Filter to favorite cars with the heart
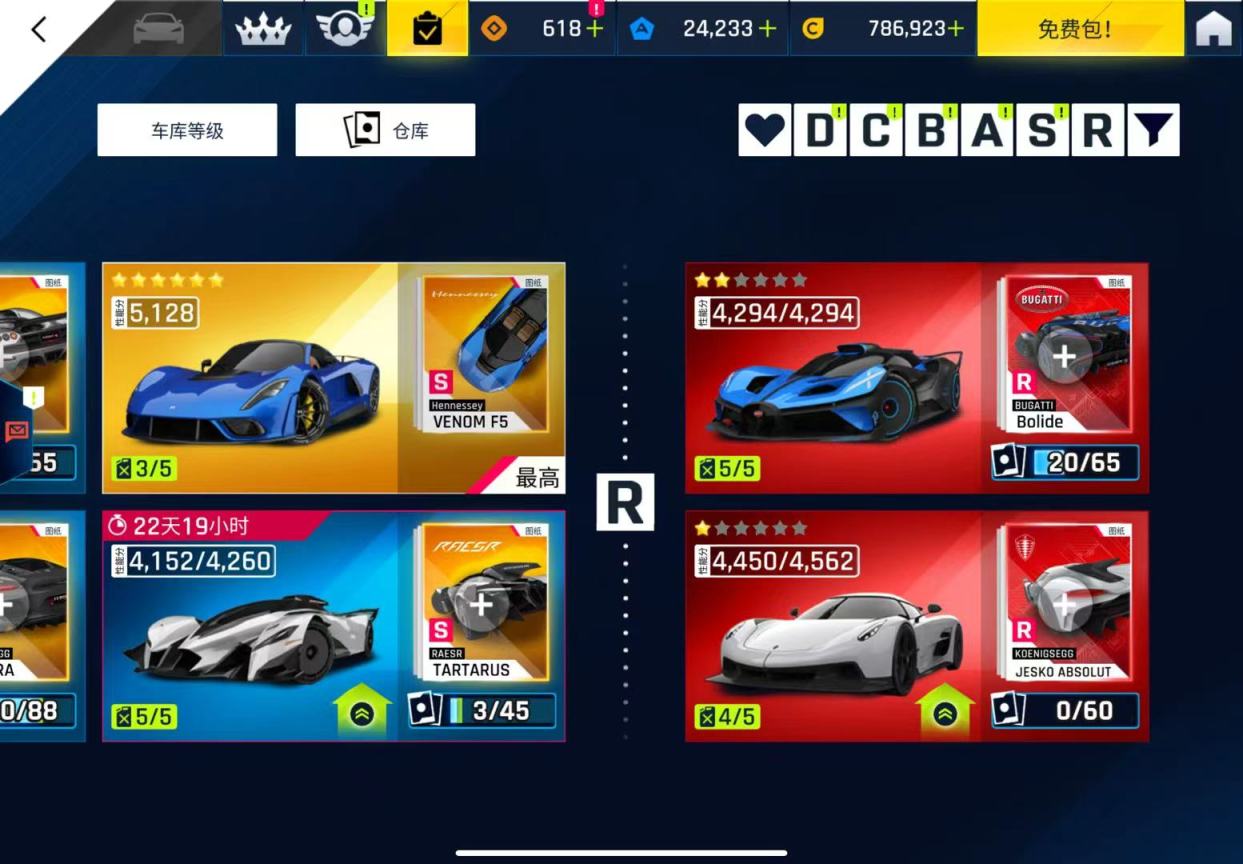The image size is (1243, 864). click(765, 130)
